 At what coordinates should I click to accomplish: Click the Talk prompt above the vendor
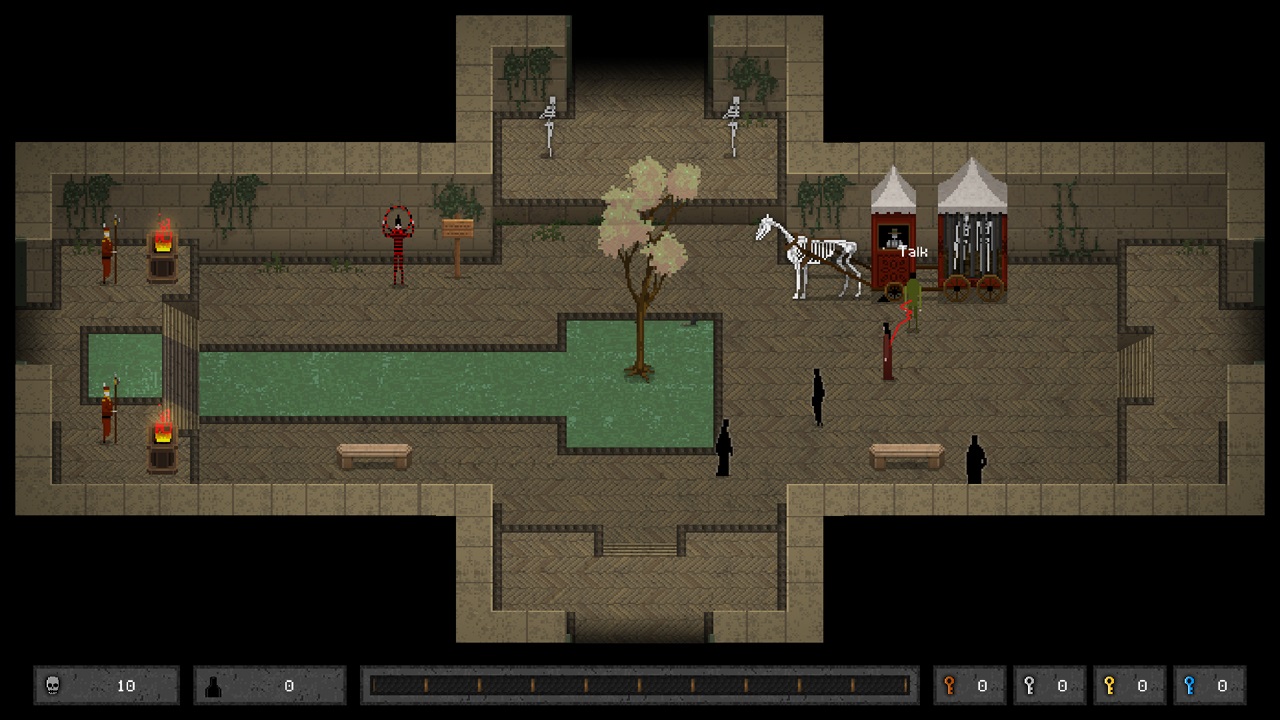tap(912, 252)
